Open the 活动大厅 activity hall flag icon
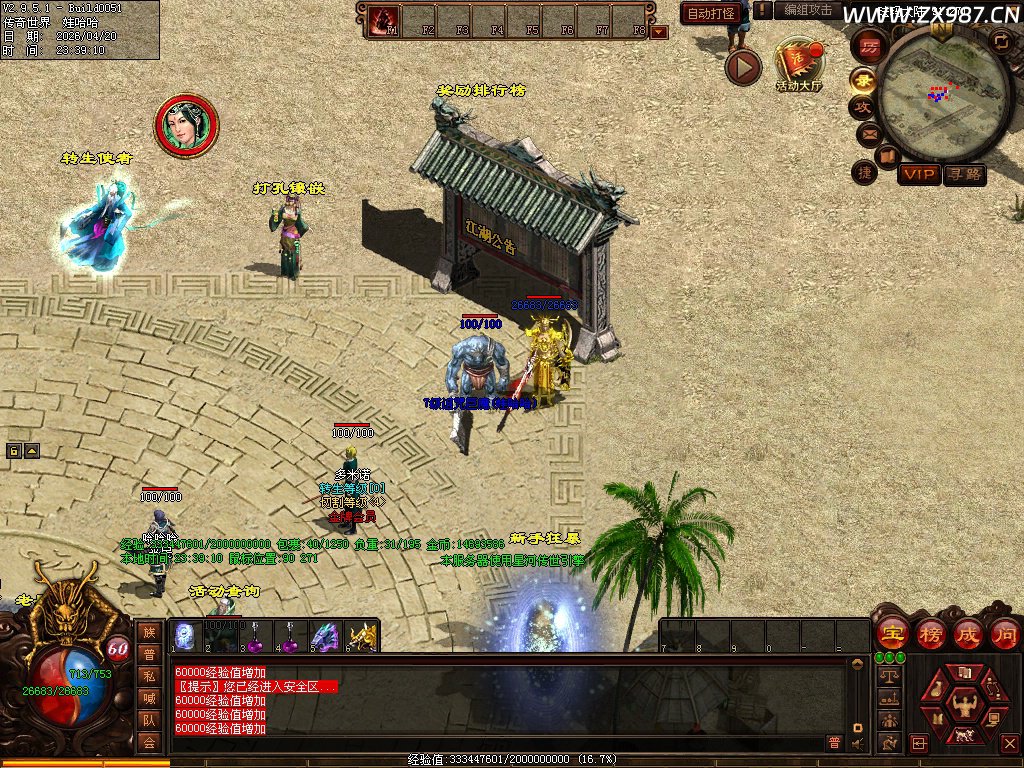 tap(797, 63)
